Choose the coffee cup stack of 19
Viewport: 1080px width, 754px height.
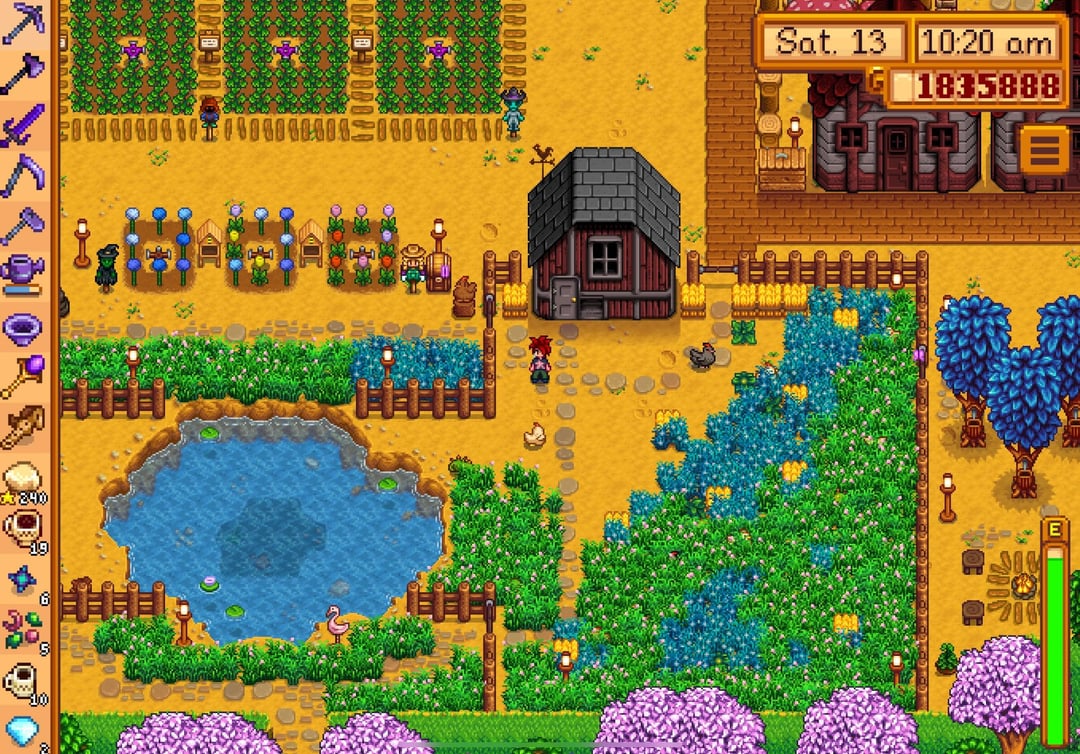click(22, 528)
